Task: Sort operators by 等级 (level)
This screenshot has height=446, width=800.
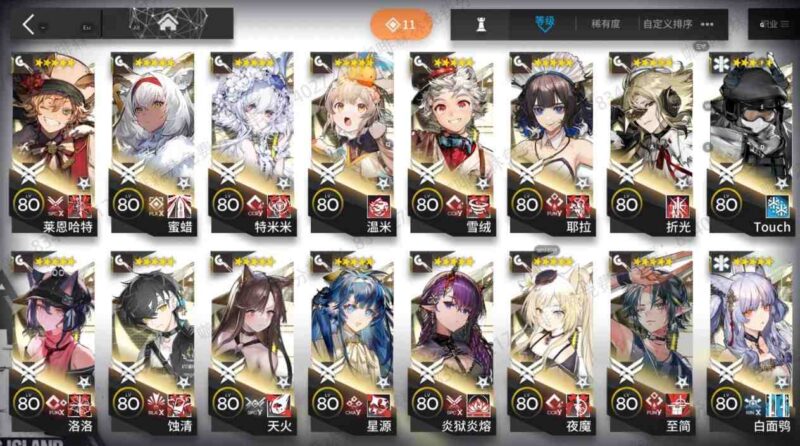Action: [x=547, y=24]
